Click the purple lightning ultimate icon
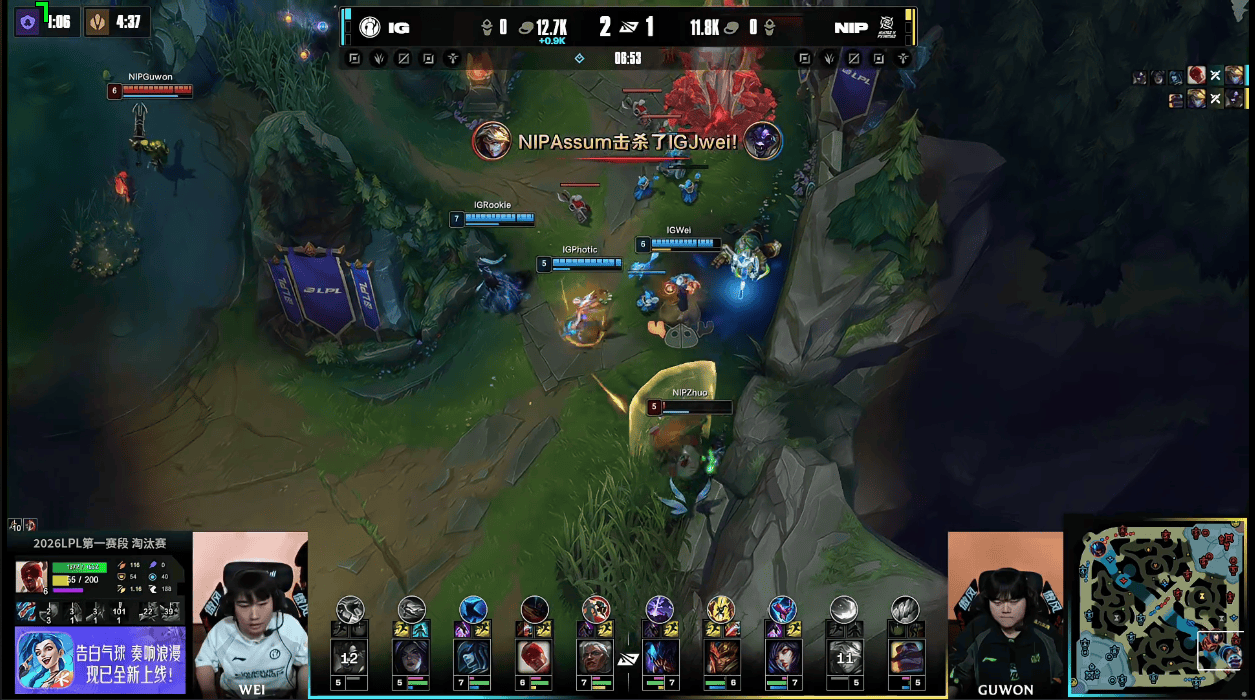 pyautogui.click(x=659, y=609)
